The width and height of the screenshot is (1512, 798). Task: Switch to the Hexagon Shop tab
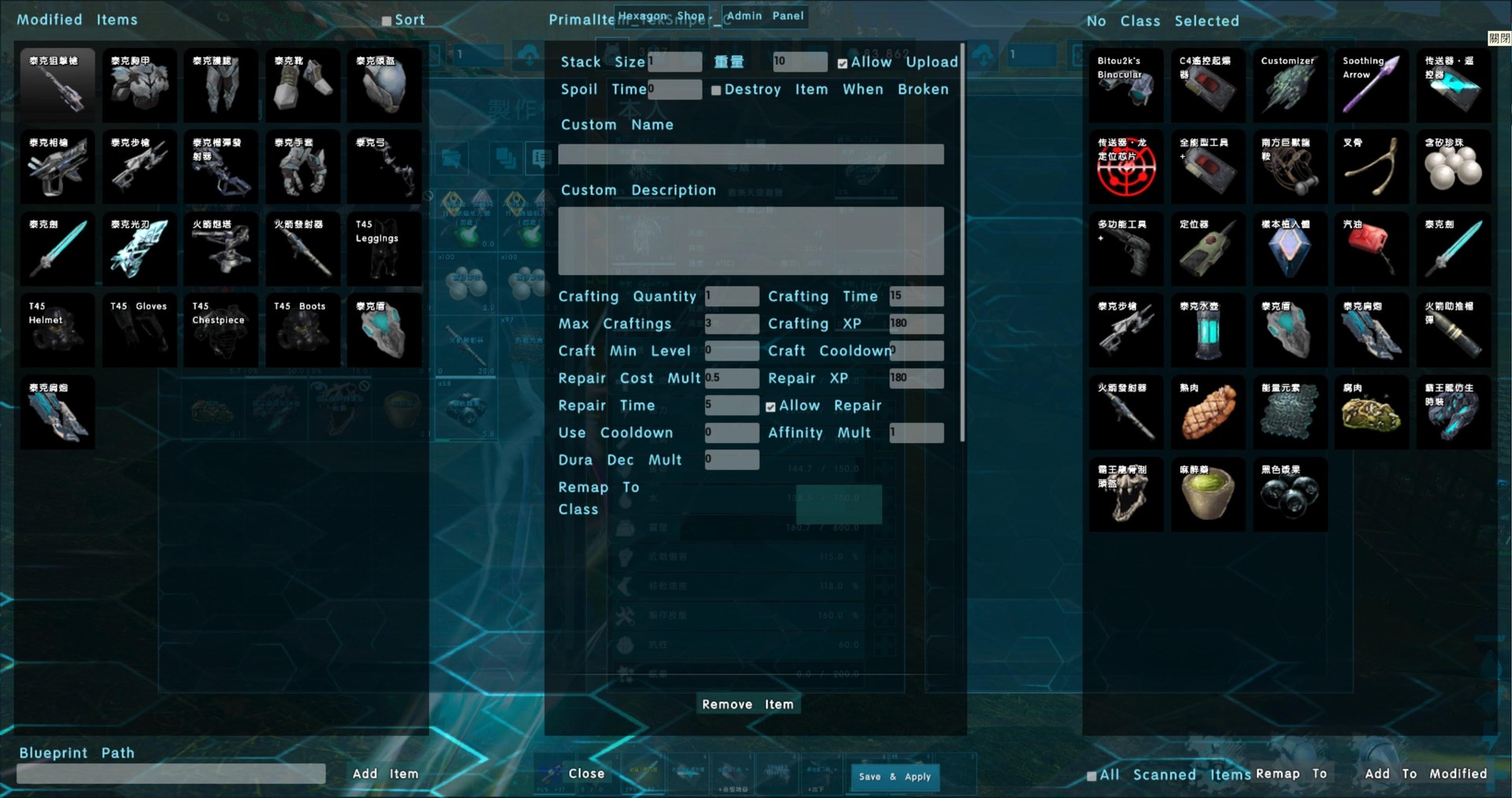pos(662,16)
